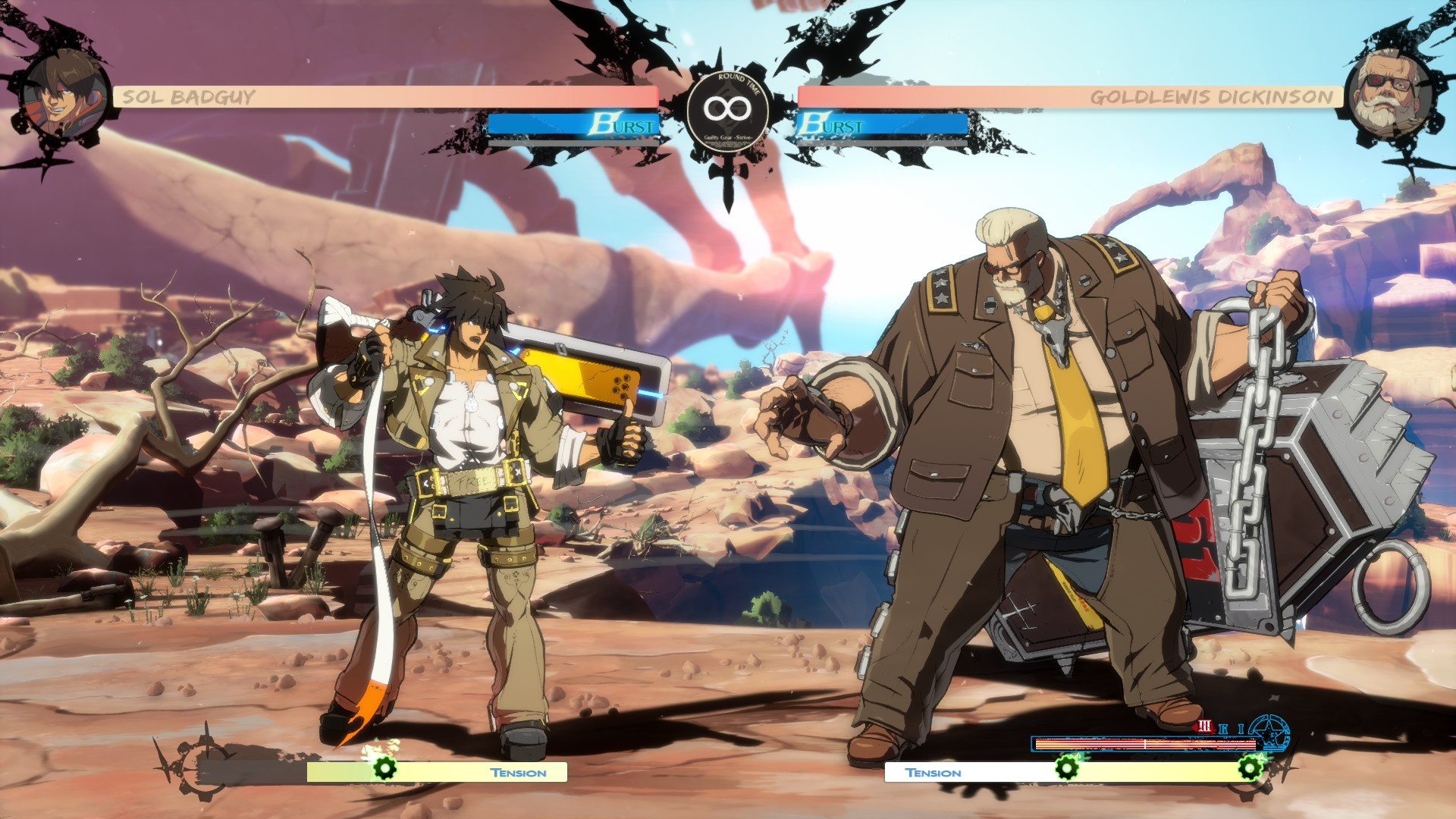Click the left gear icon on Goldlewis's Tension bar
1456x819 pixels.
[x=1066, y=769]
